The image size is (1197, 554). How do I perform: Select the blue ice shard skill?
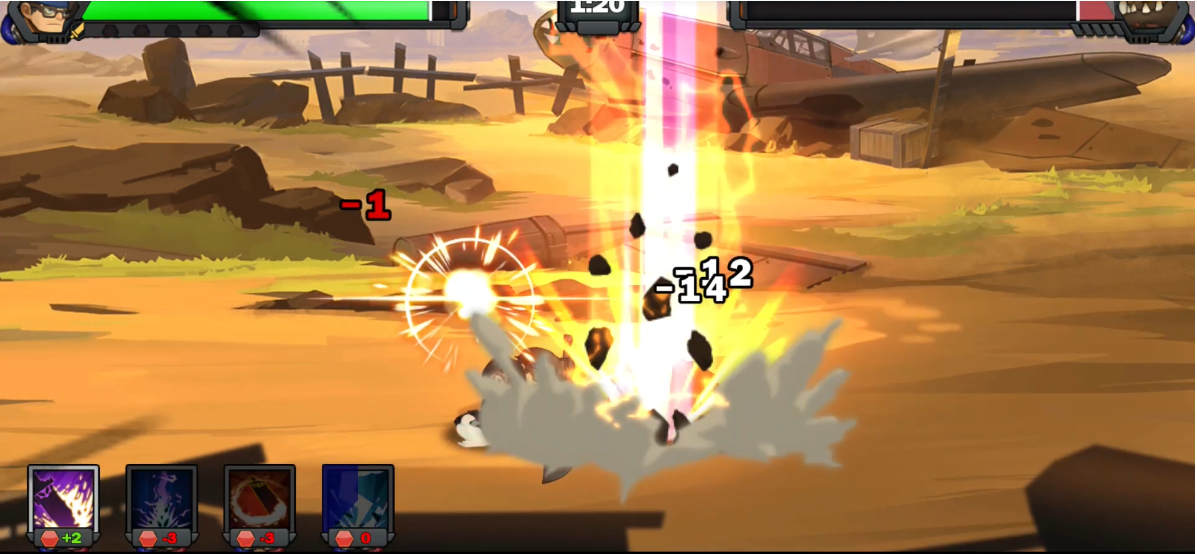tap(358, 499)
